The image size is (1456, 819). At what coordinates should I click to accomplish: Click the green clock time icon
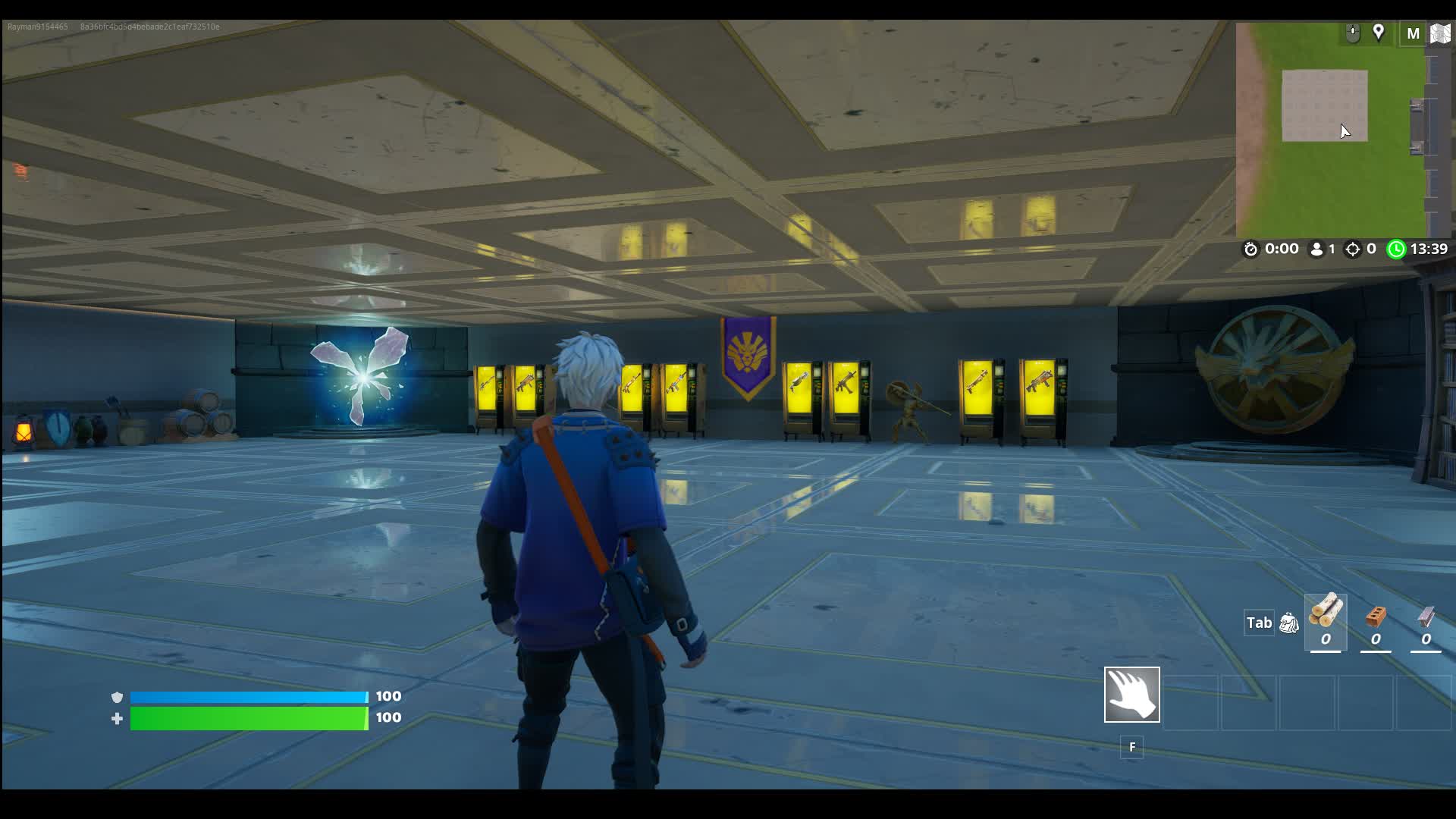tap(1395, 249)
